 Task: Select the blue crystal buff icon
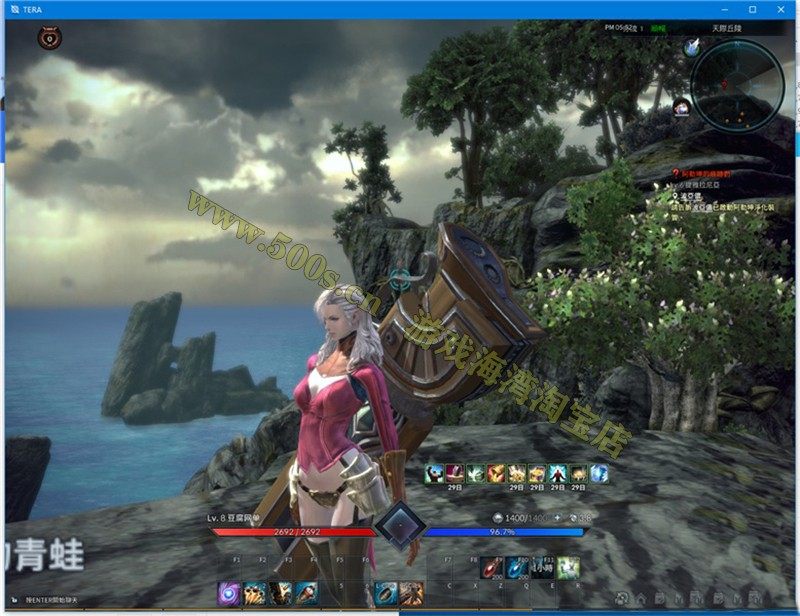pyautogui.click(x=598, y=473)
